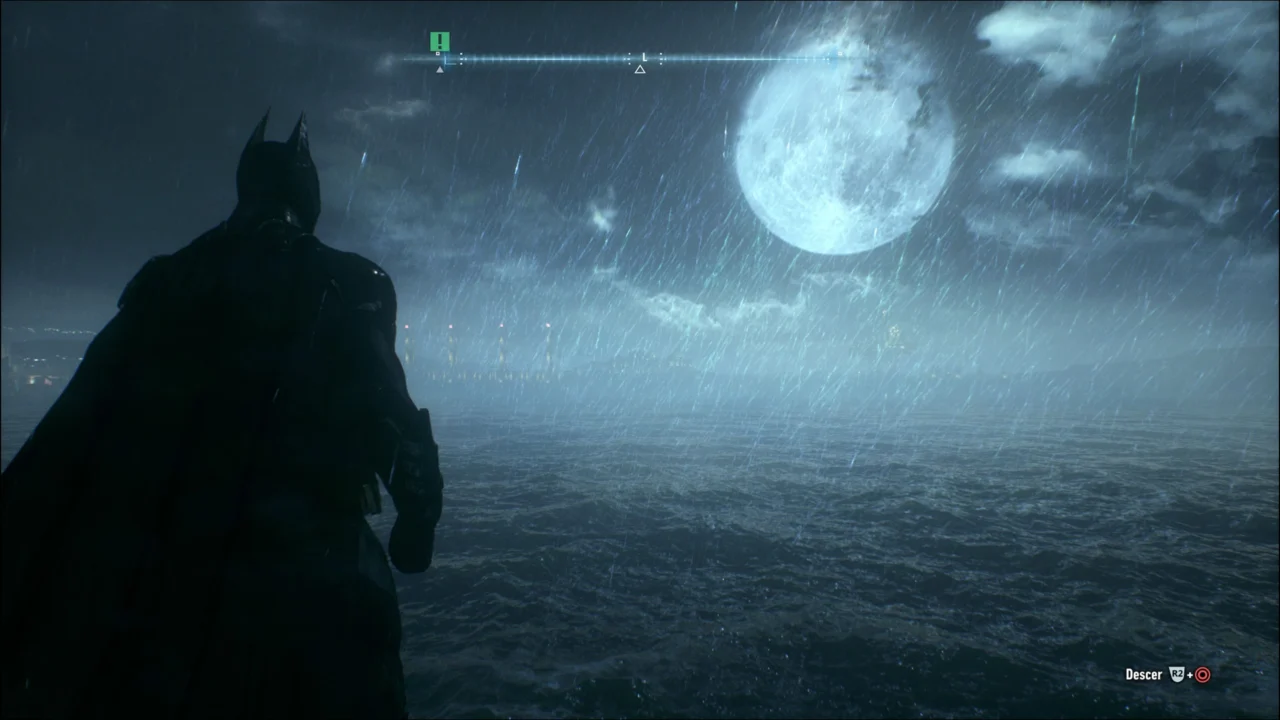The image size is (1280, 720).
Task: Click the 'L' landmark label on the compass
Action: [645, 56]
